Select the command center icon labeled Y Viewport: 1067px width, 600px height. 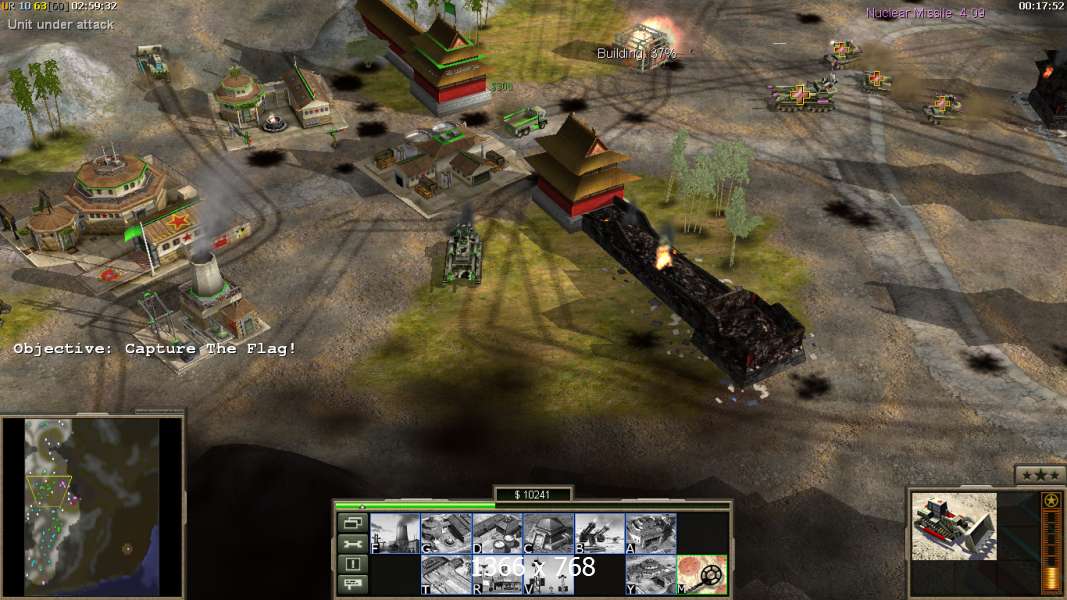click(650, 574)
